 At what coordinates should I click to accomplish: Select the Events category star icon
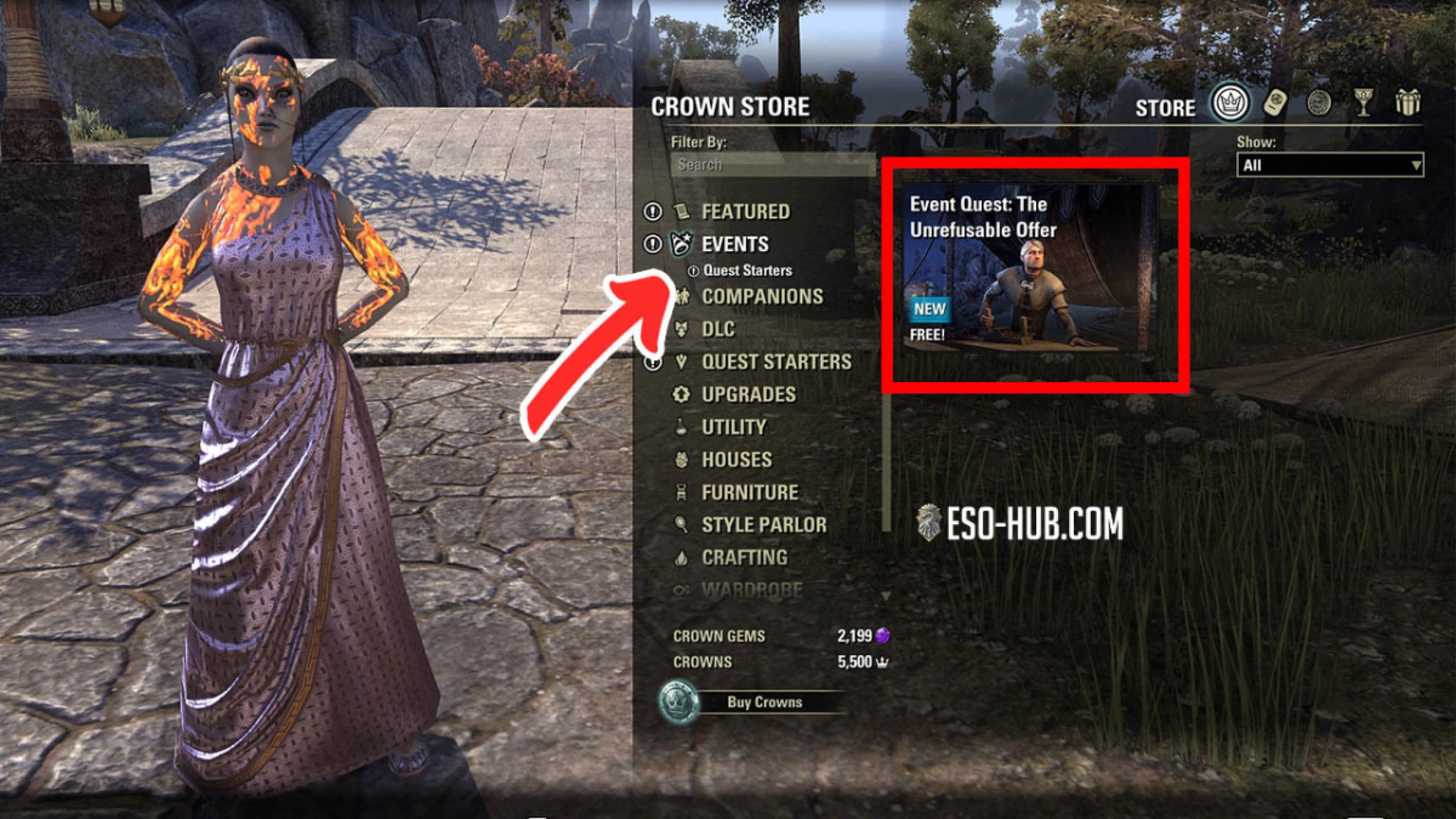click(680, 244)
